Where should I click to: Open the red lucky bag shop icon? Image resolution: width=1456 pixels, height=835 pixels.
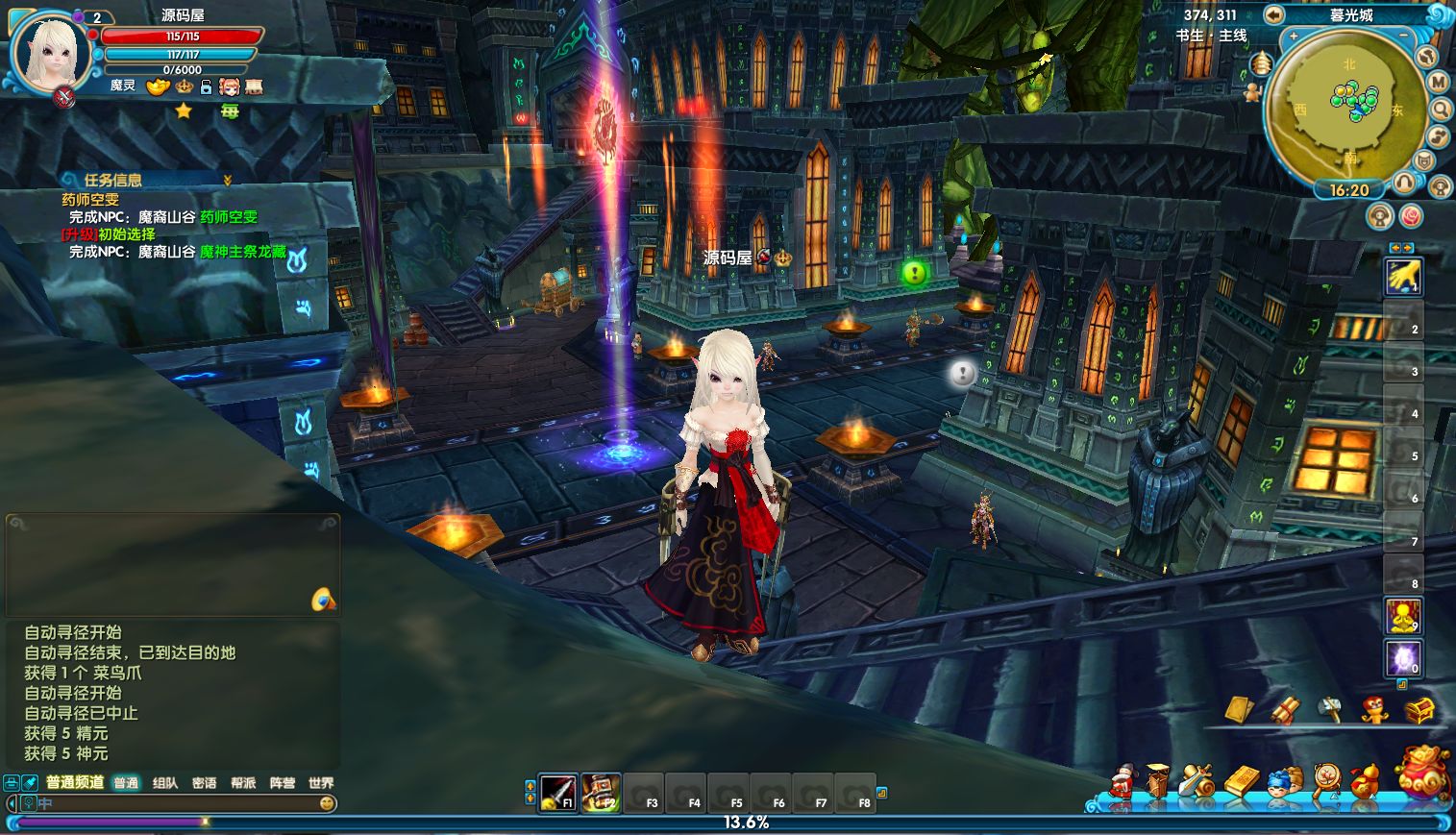[x=1422, y=772]
